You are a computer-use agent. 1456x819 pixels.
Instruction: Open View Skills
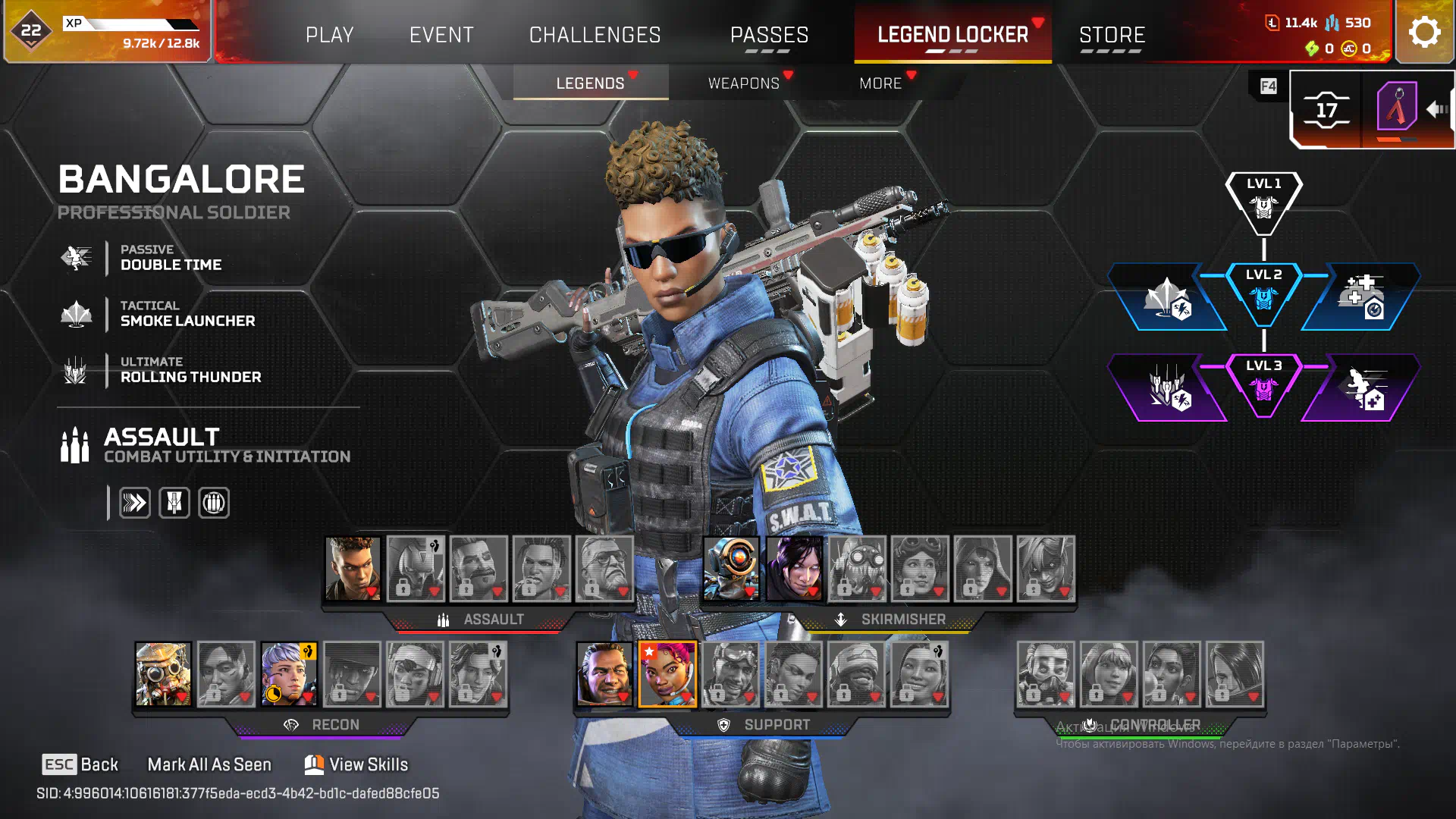point(356,764)
